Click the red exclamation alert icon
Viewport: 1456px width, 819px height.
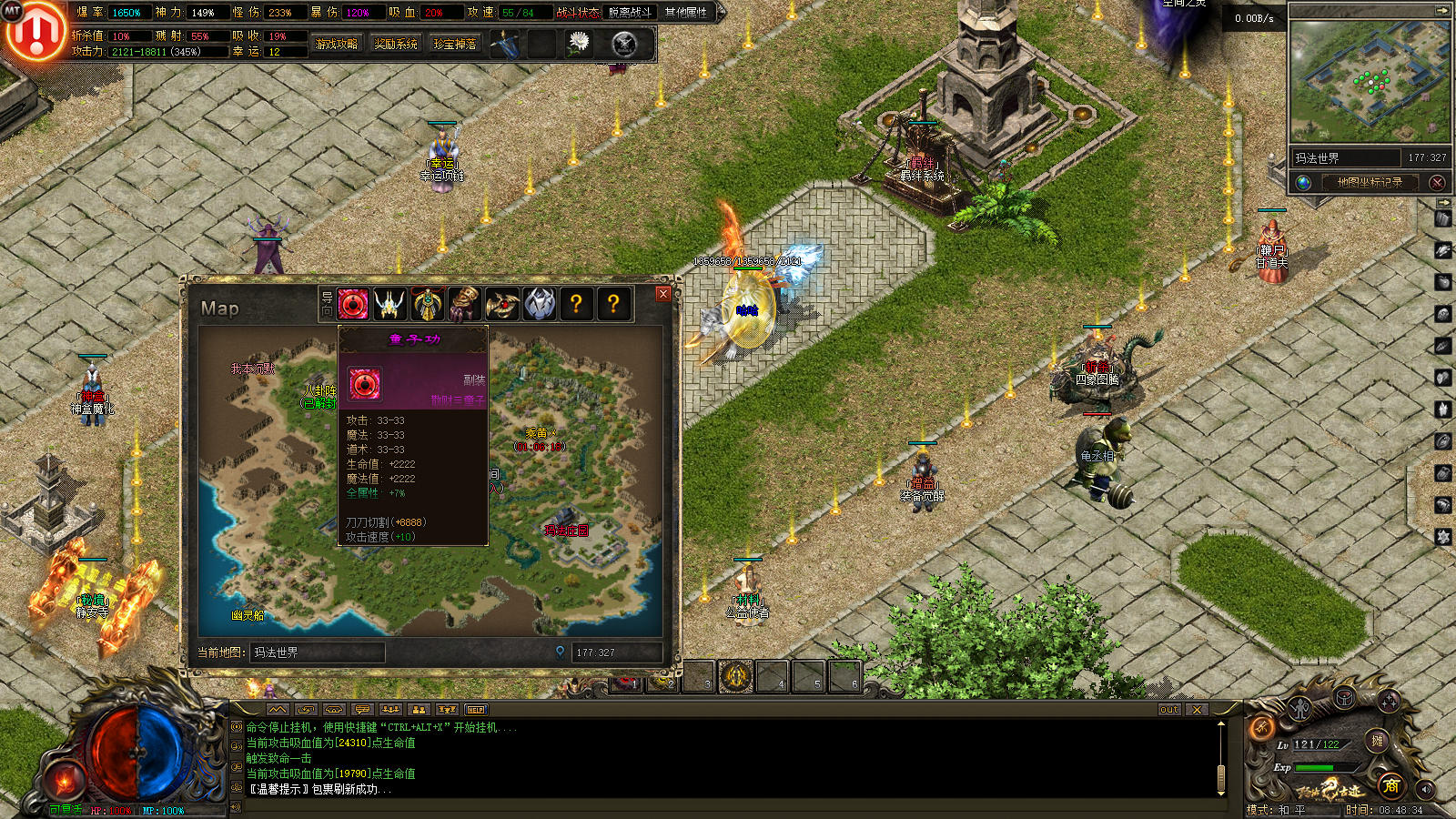coord(35,32)
